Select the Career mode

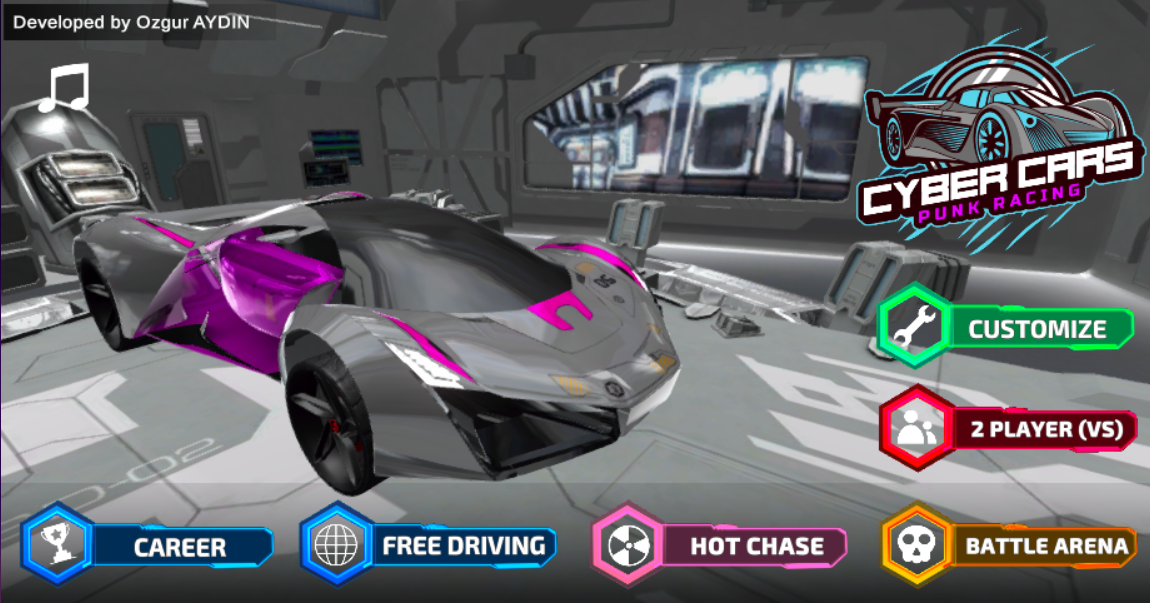[149, 547]
